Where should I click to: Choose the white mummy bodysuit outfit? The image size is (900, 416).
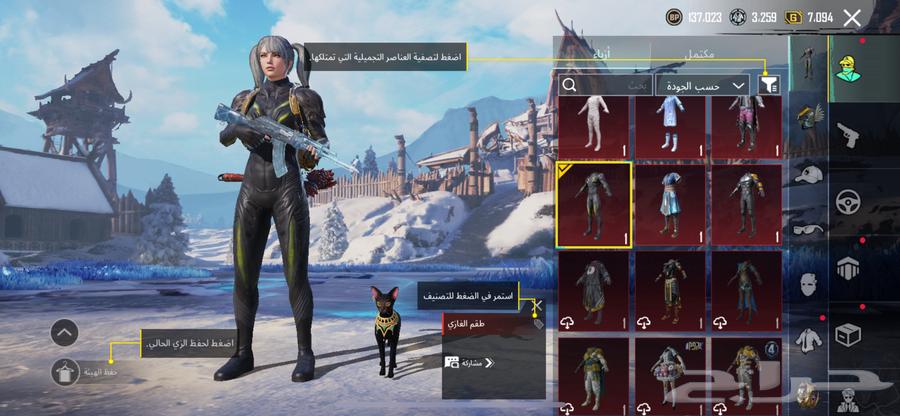(593, 126)
